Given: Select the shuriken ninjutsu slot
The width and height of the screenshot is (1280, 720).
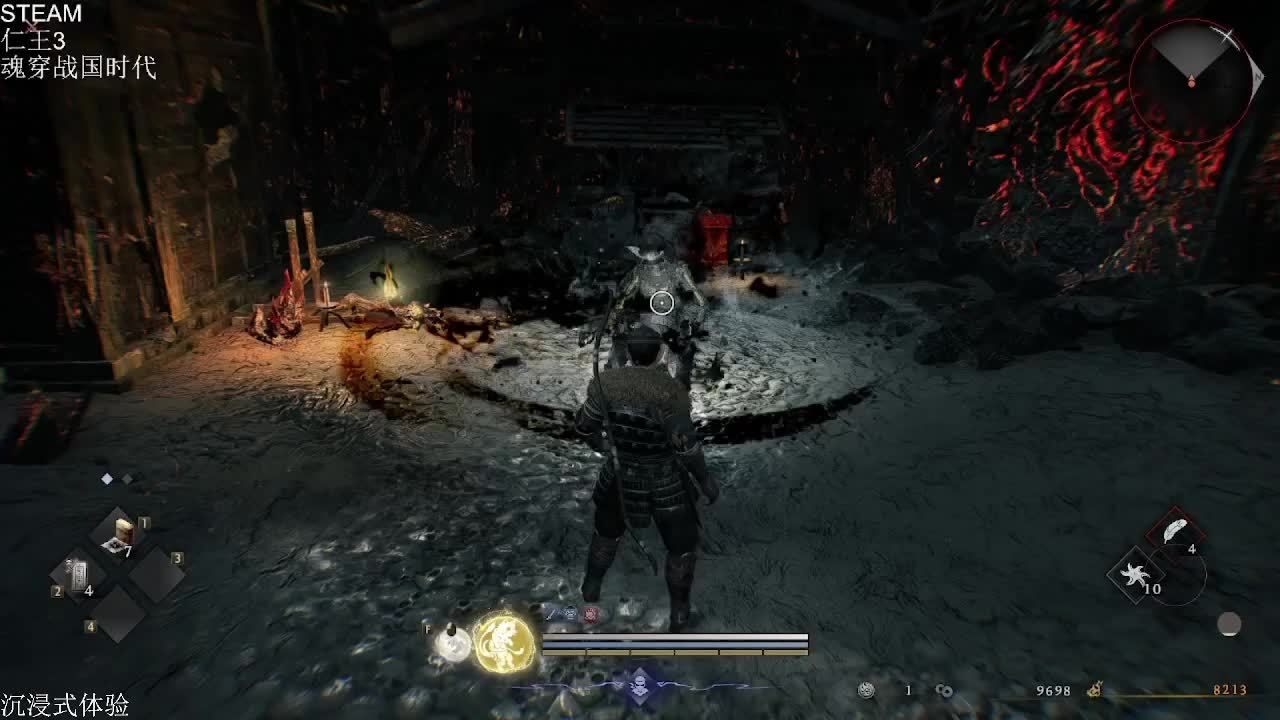Looking at the screenshot, I should pyautogui.click(x=1134, y=576).
